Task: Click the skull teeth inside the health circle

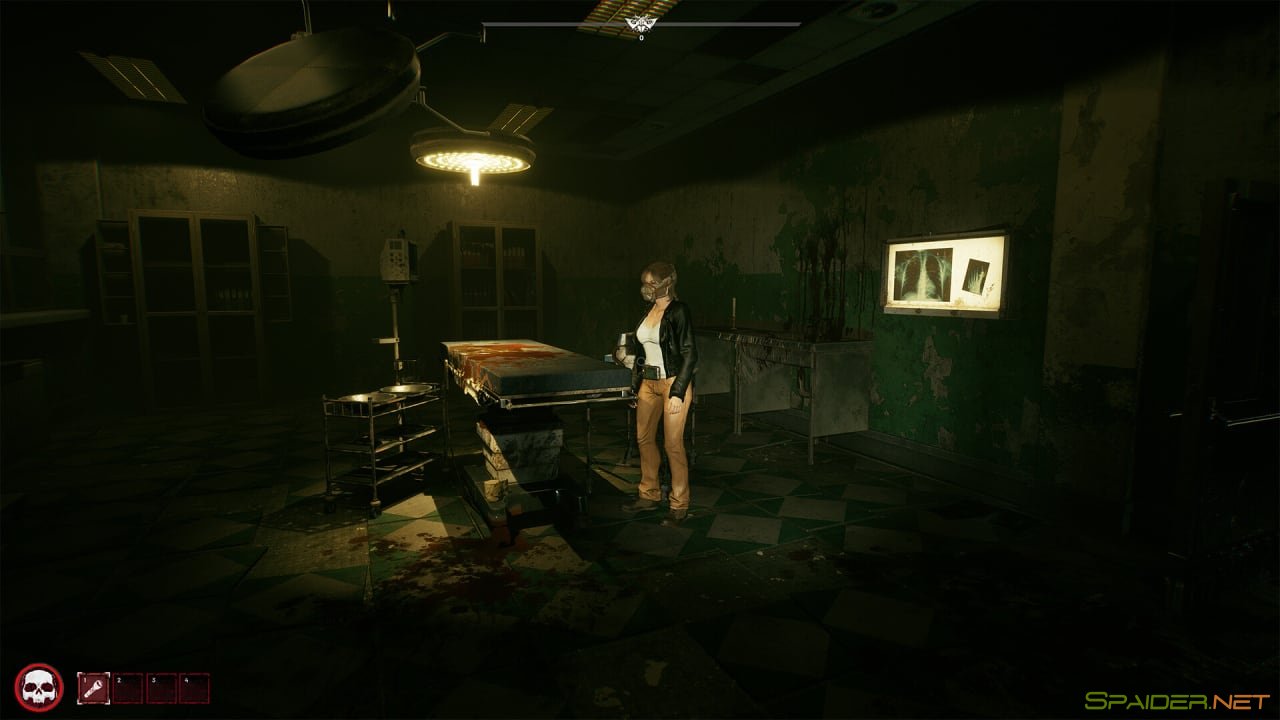Action: click(x=41, y=700)
